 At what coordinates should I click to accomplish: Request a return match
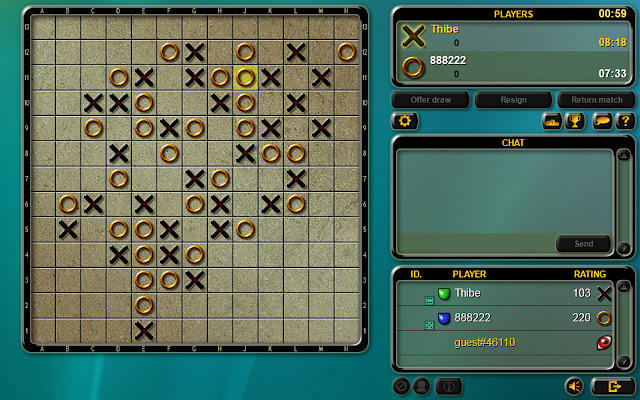pyautogui.click(x=596, y=100)
